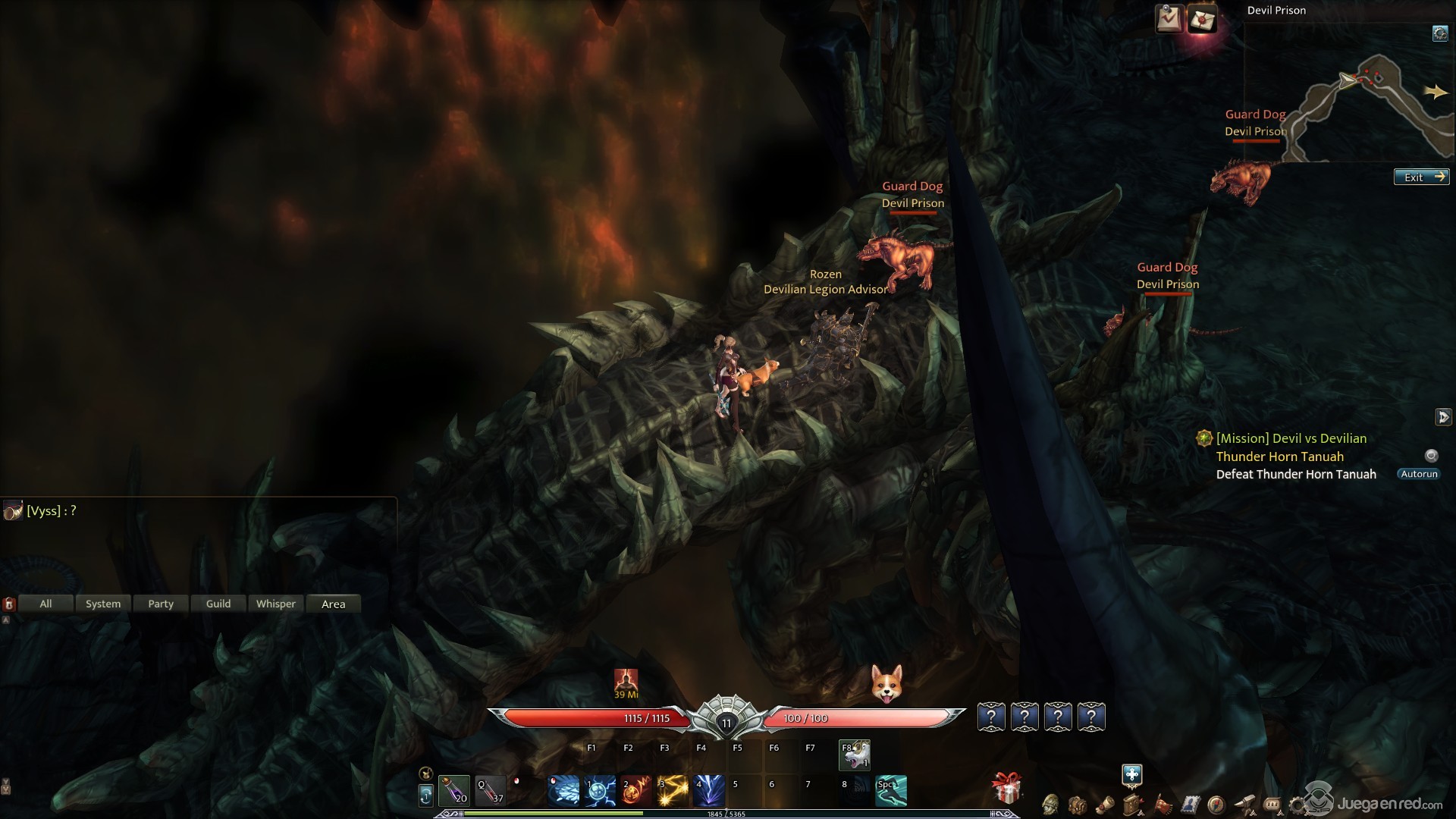Select the All chat tab
The height and width of the screenshot is (819, 1456).
45,604
